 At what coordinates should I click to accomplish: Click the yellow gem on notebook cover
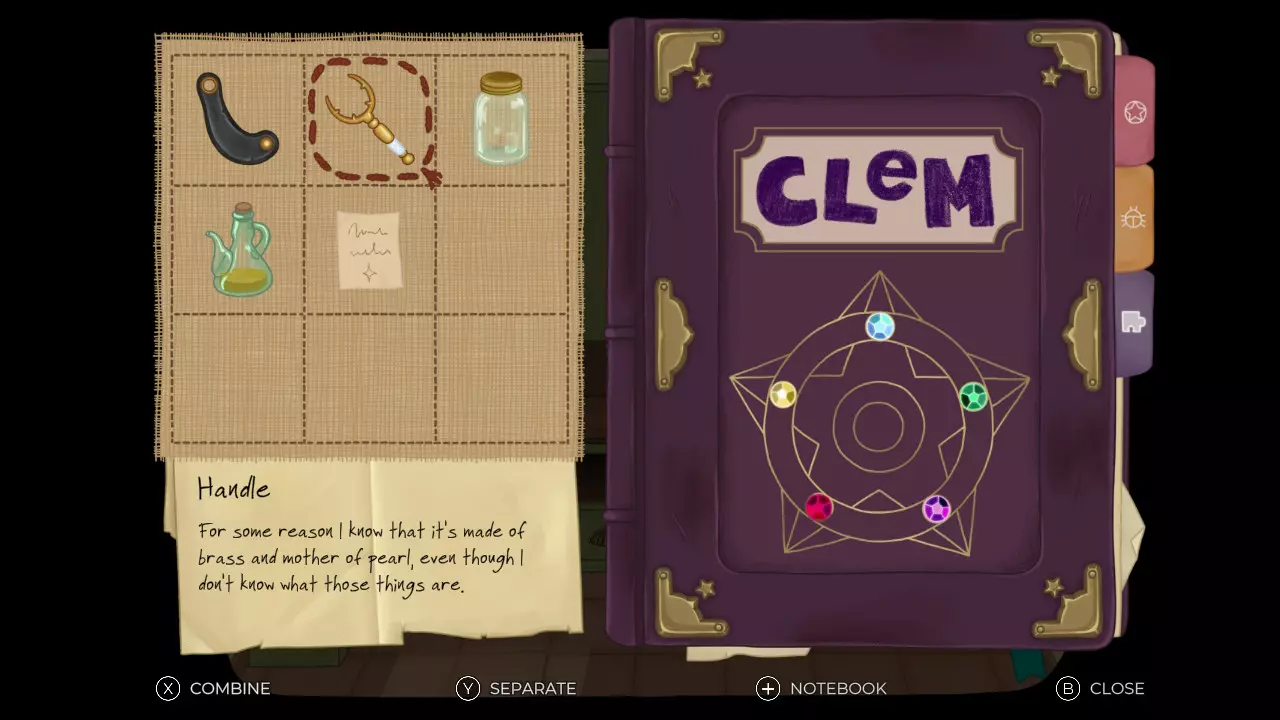tap(783, 395)
